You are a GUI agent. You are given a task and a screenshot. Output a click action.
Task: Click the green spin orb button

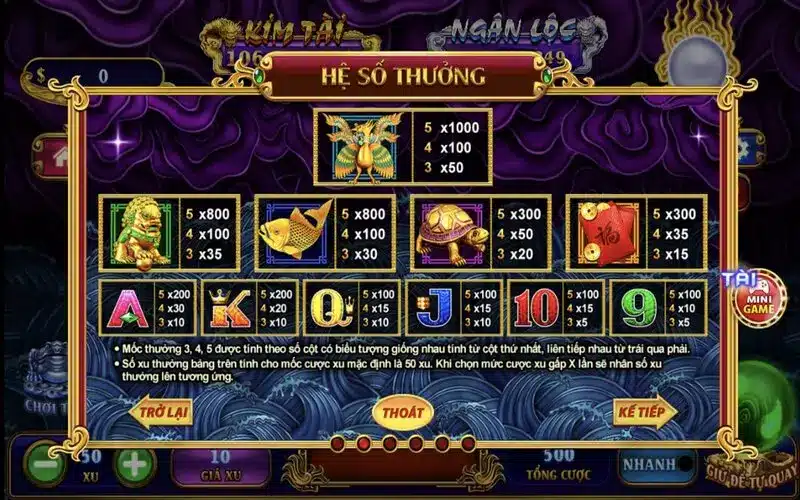(x=772, y=400)
